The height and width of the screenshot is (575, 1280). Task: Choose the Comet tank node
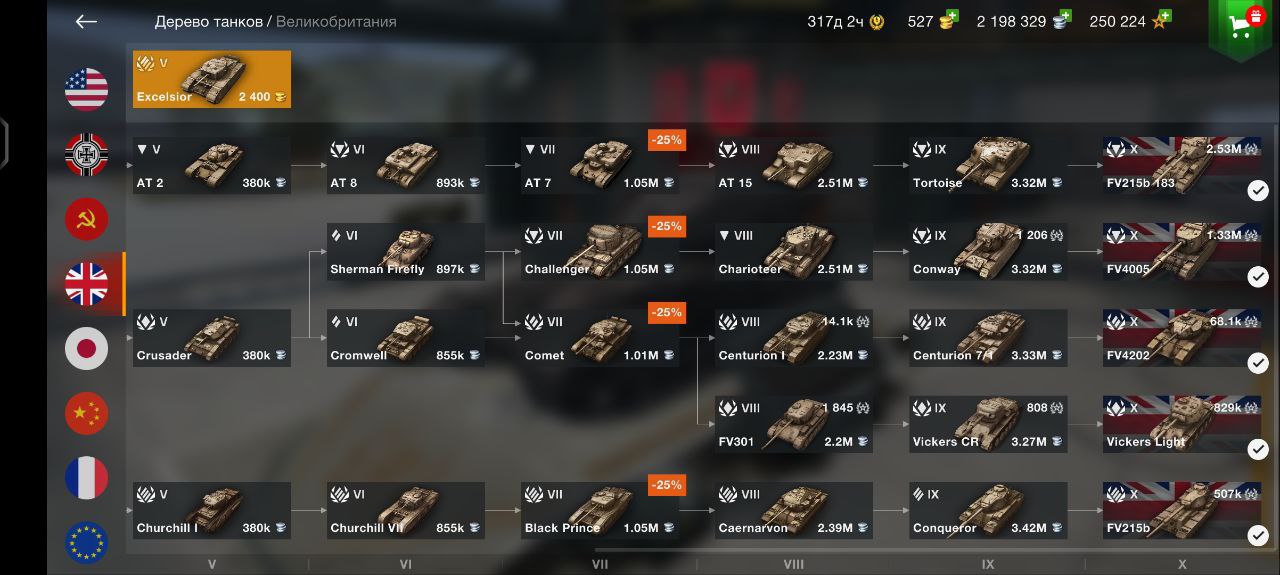600,338
